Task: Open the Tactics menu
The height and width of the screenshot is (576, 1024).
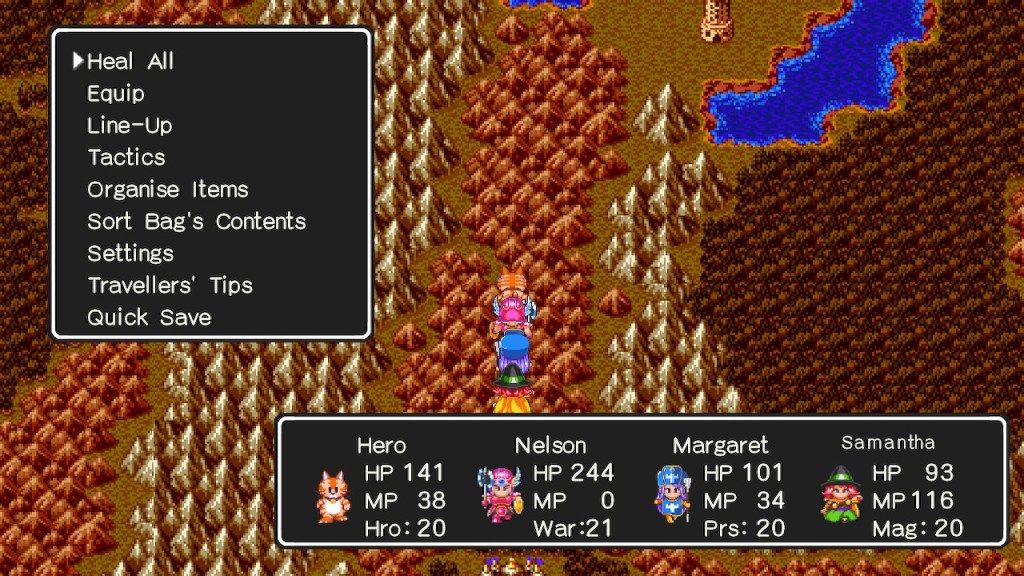Action: [126, 158]
